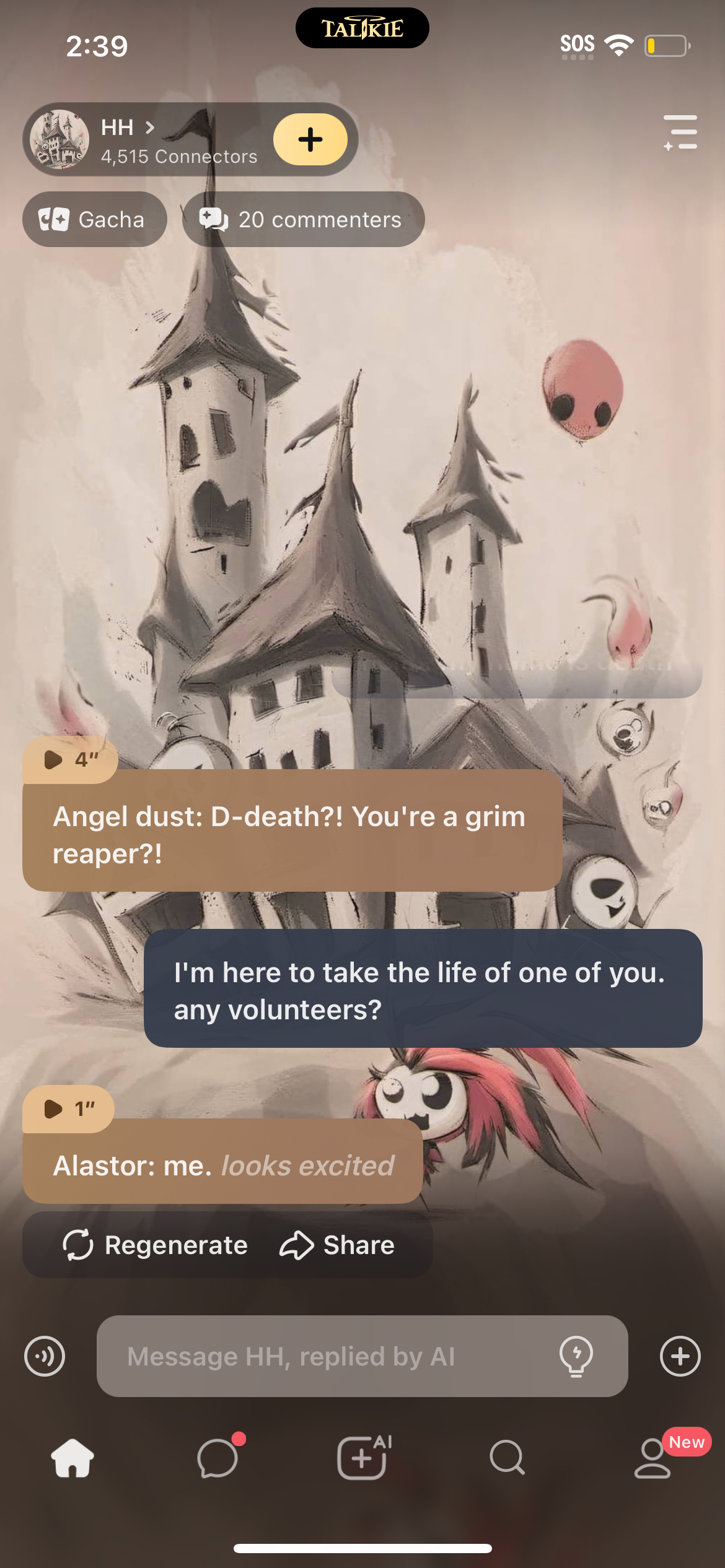
Task: Tap the lightbulb inspiration icon
Action: (x=576, y=1356)
